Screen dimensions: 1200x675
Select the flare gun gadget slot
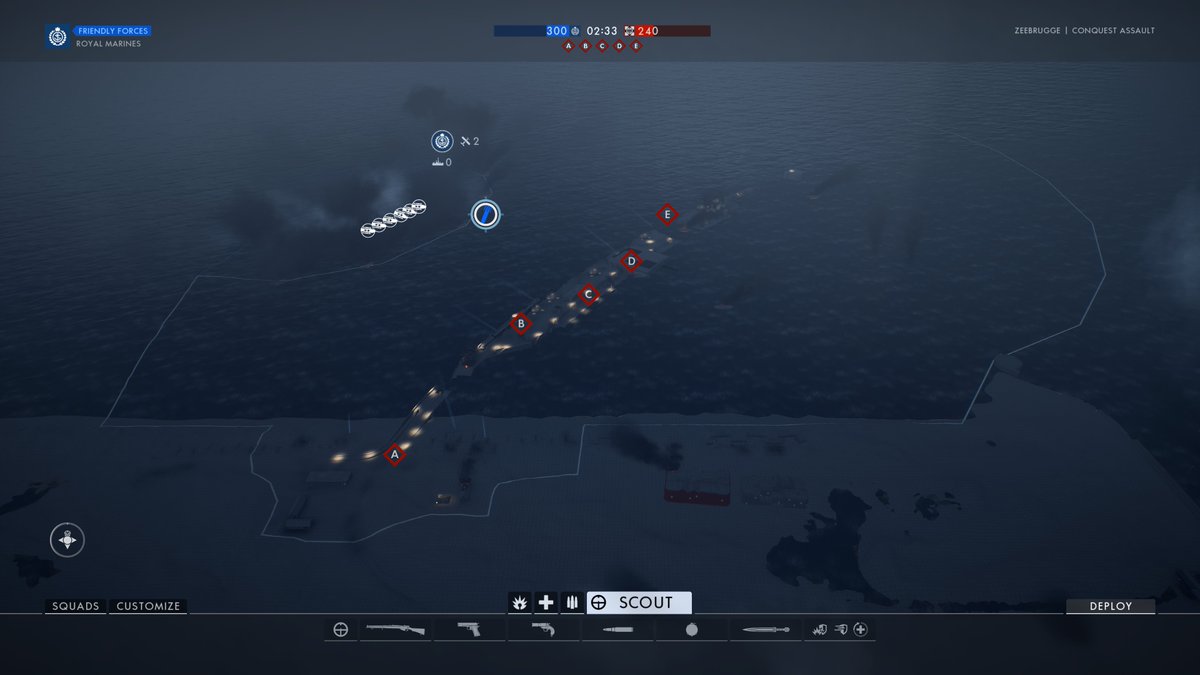point(543,630)
